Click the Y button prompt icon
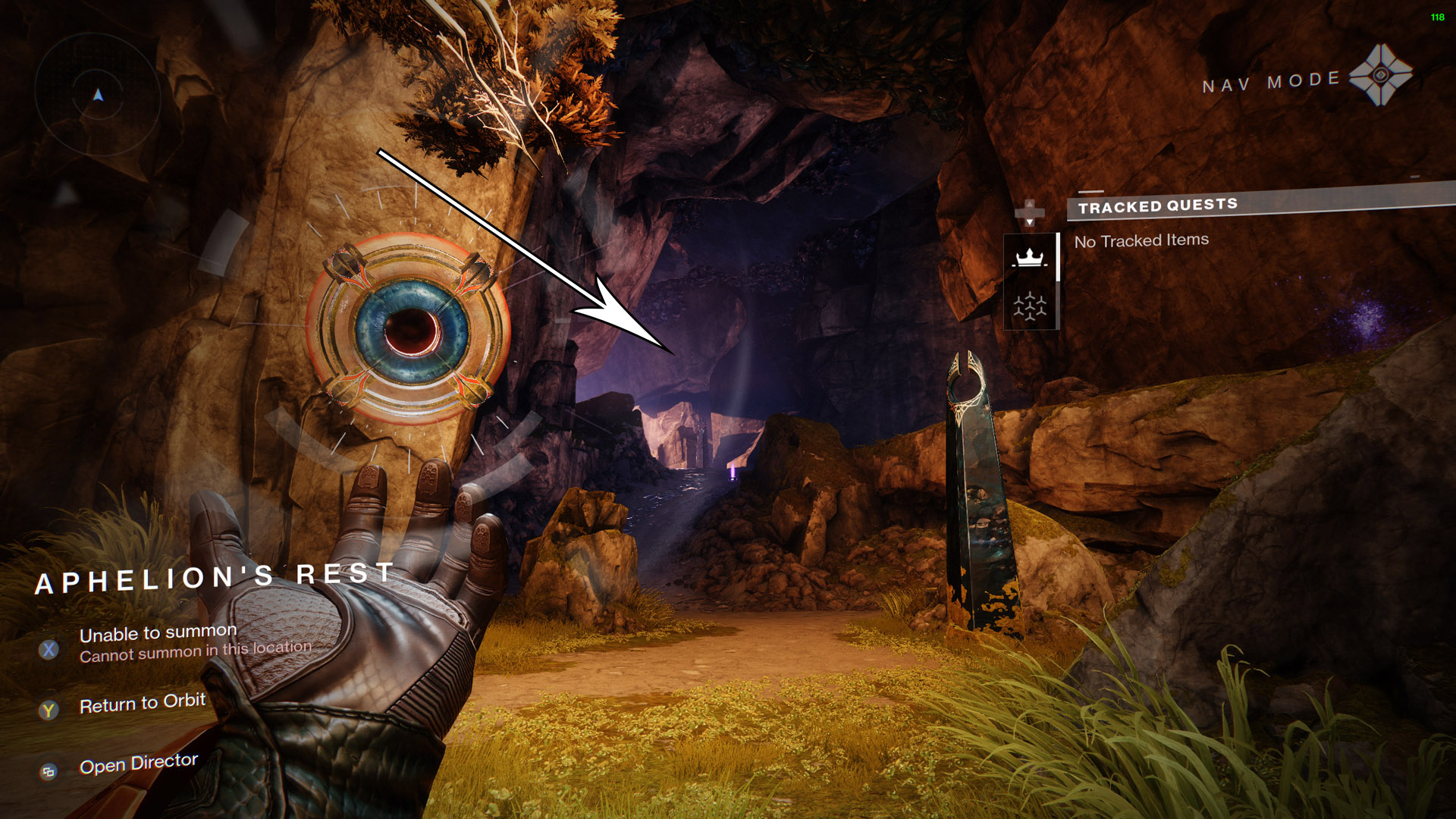1456x819 pixels. (49, 709)
